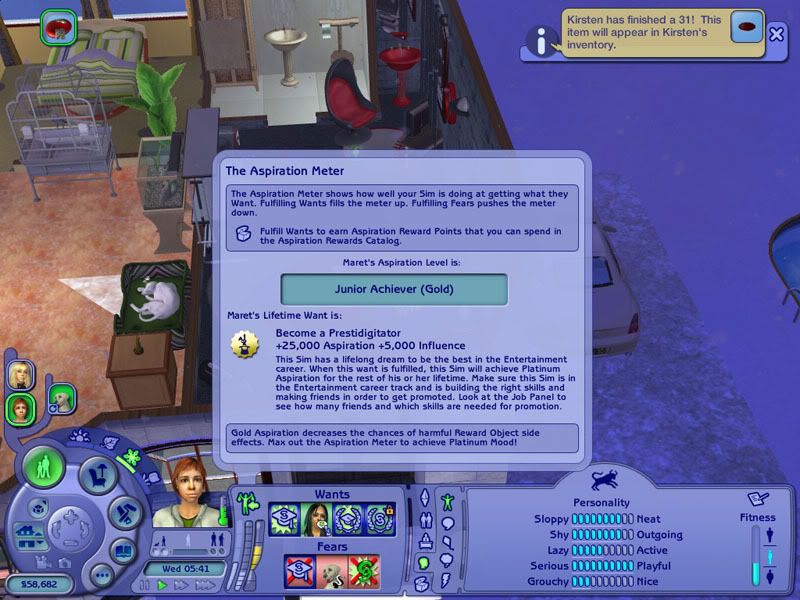The image size is (800, 600).
Task: Pause the game
Action: coord(146,585)
